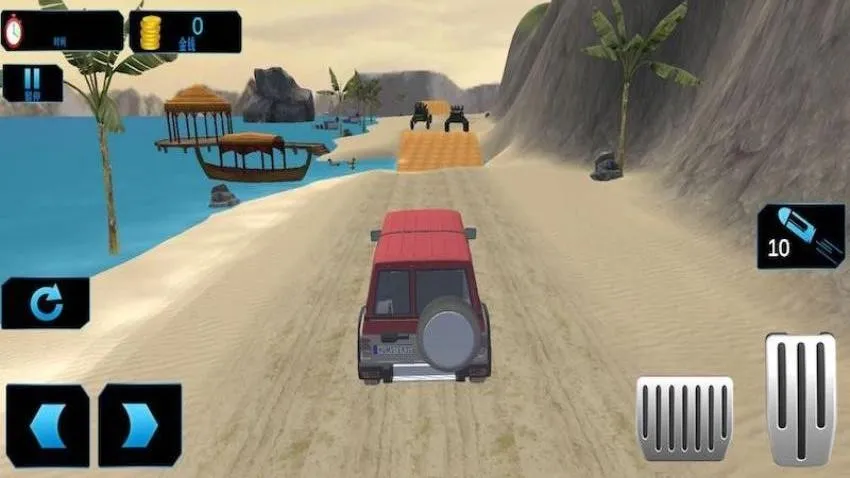This screenshot has height=478, width=850.
Task: Step on the tall gas pedal
Action: (x=800, y=398)
